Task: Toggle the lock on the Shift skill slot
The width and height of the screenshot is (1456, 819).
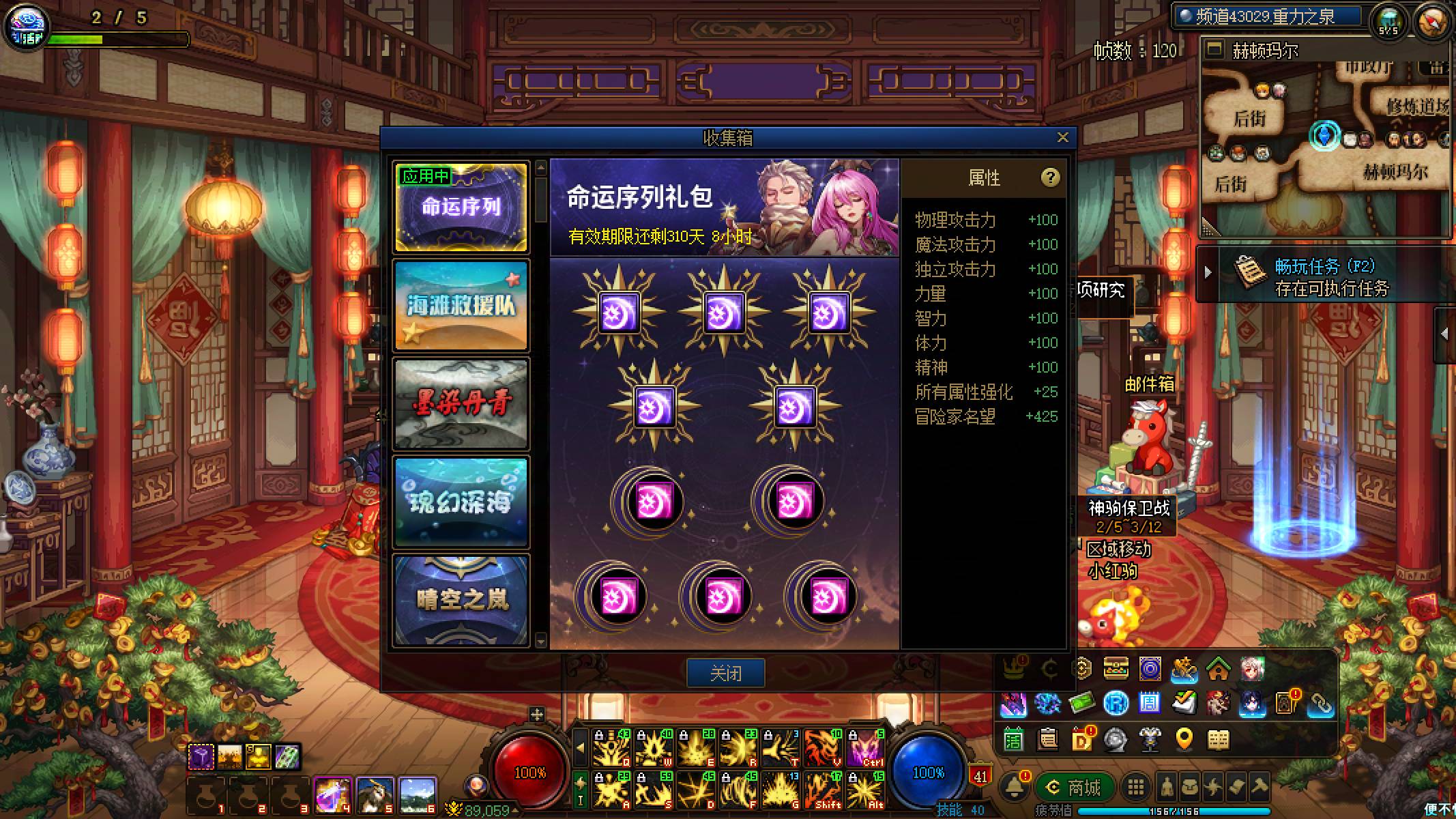Action: [809, 778]
